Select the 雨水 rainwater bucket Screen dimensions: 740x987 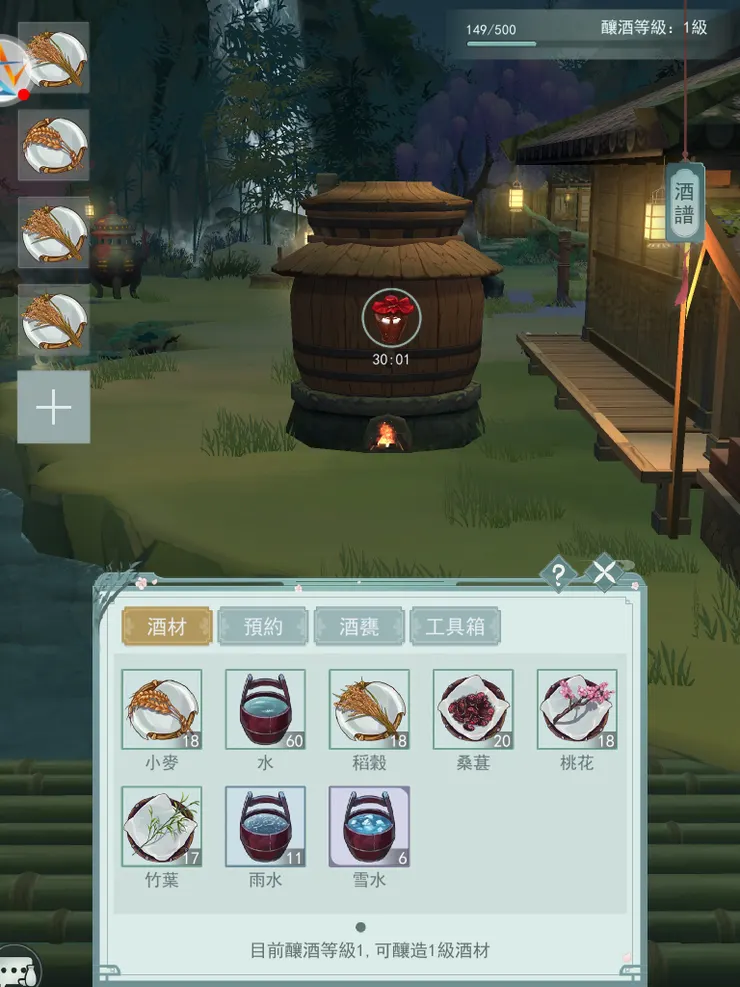point(266,826)
